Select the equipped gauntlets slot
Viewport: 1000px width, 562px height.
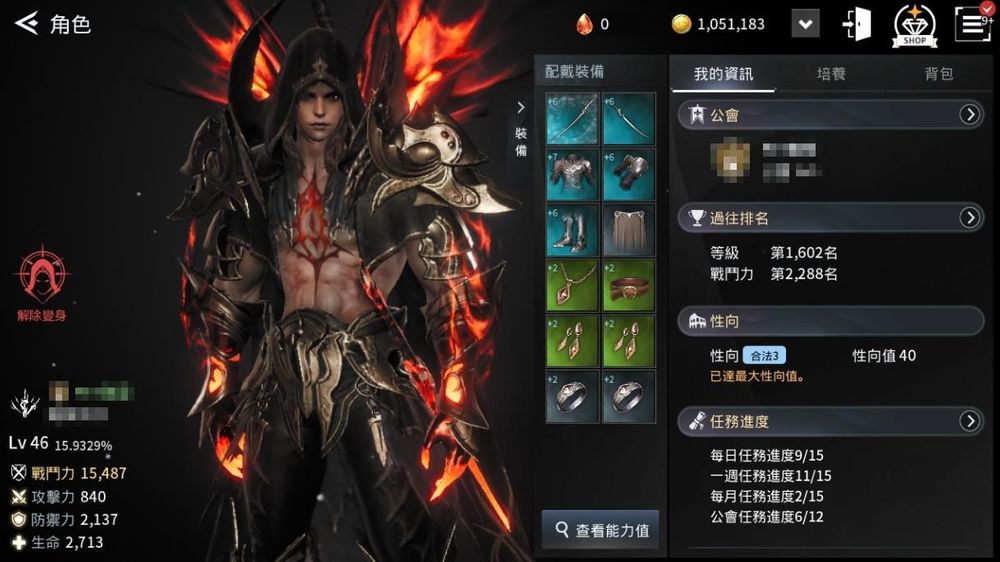click(629, 174)
